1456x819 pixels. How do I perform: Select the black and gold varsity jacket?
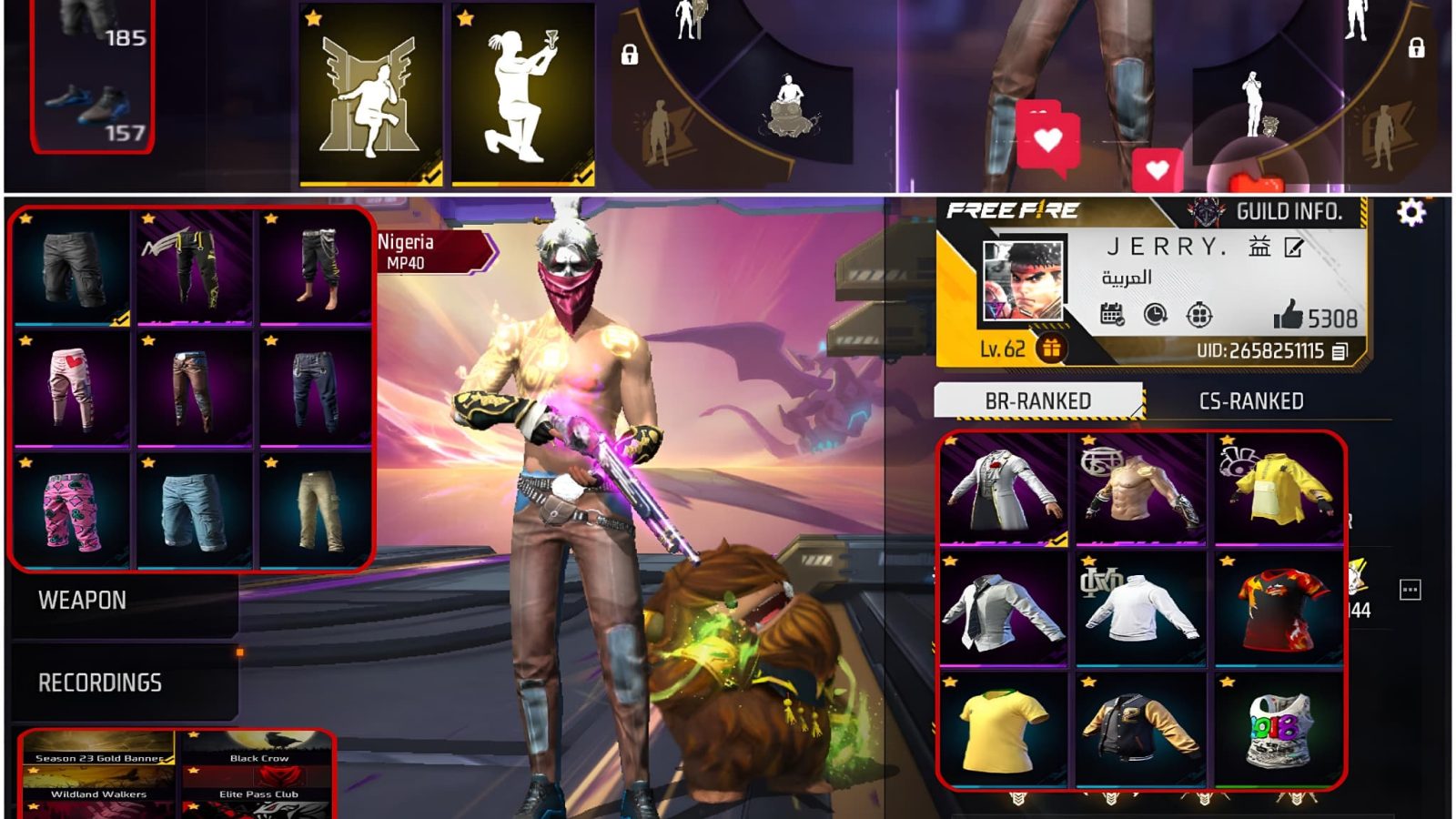1140,731
